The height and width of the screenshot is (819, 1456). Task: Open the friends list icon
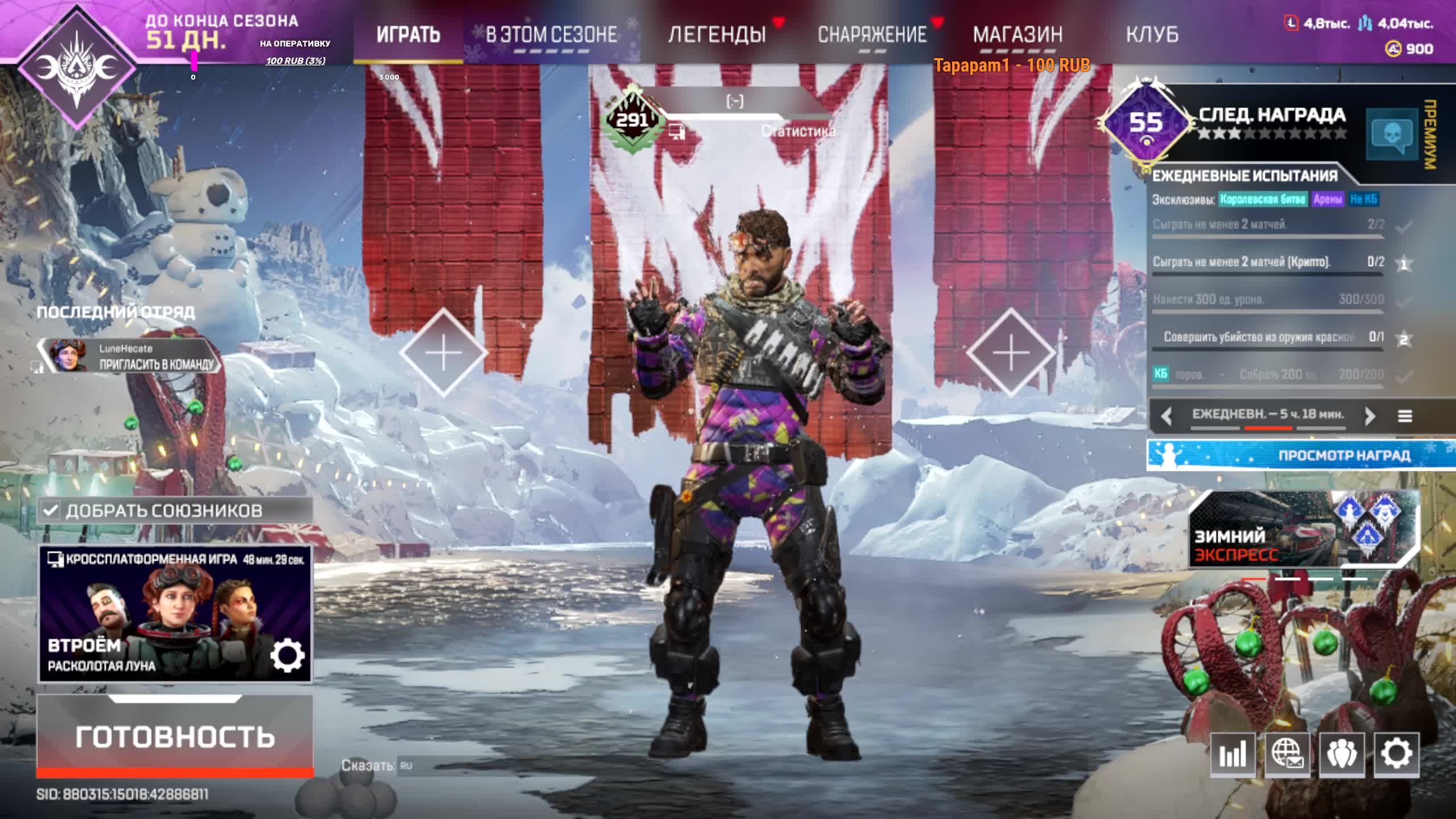click(1342, 754)
